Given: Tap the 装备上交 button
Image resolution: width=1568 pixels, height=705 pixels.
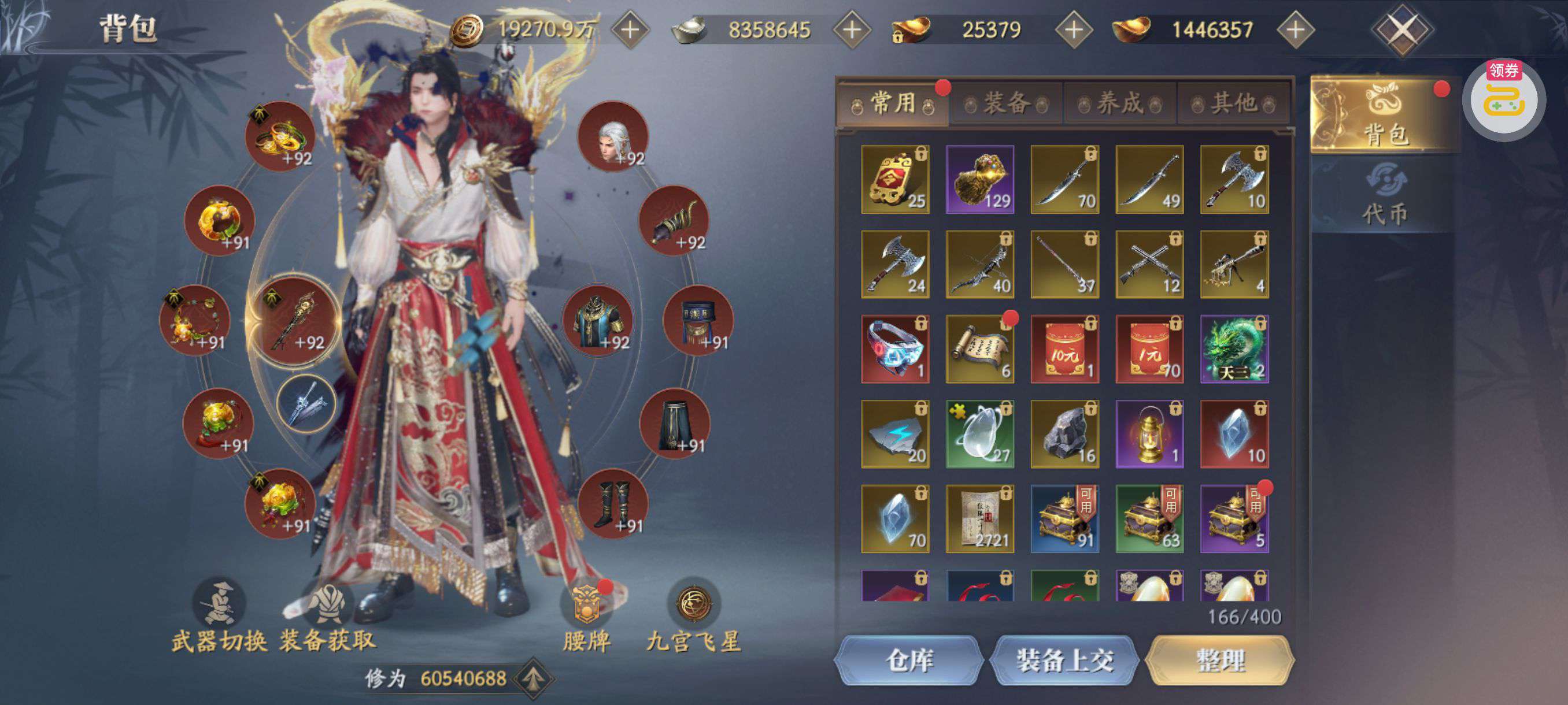Looking at the screenshot, I should point(1064,661).
